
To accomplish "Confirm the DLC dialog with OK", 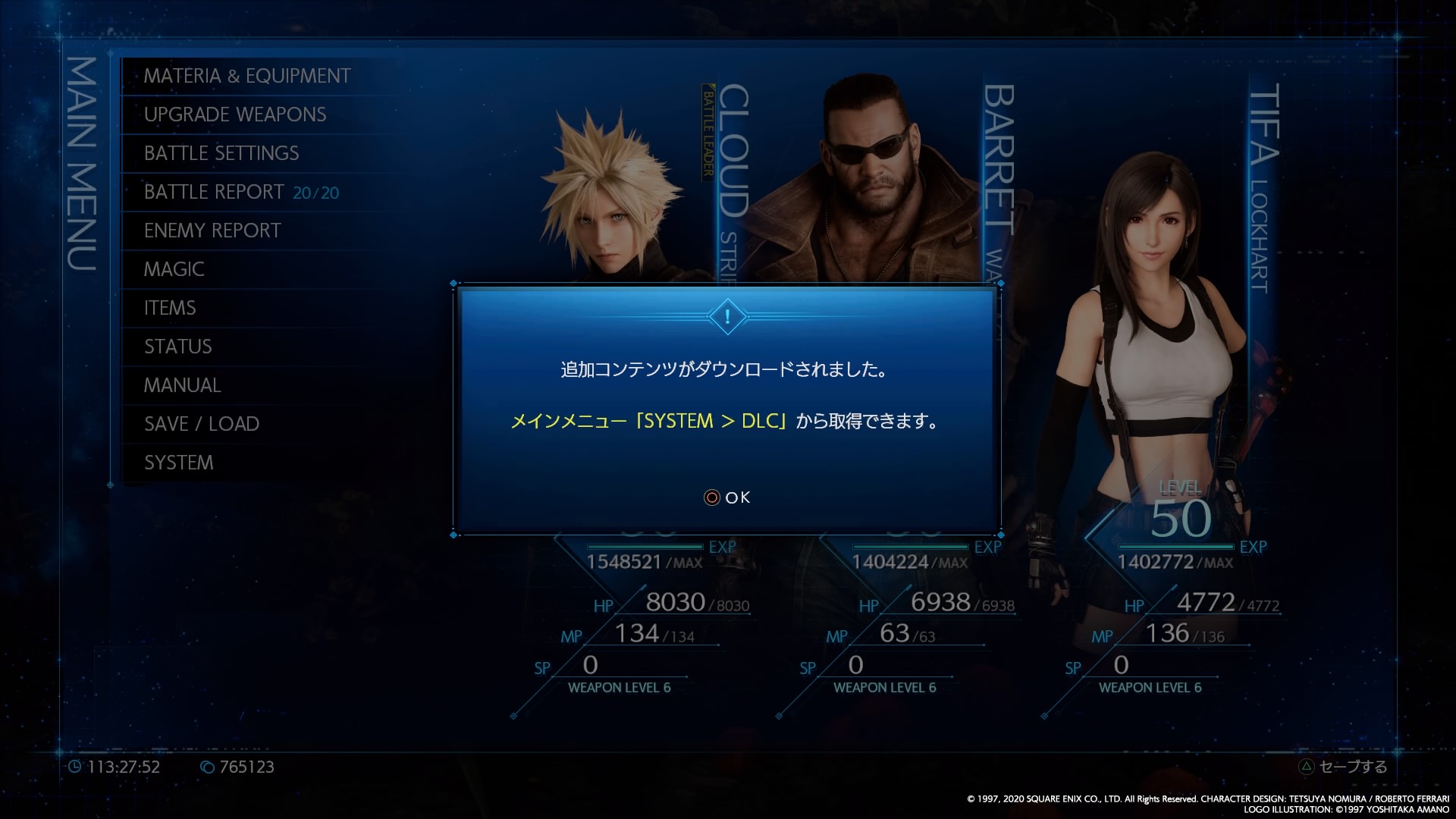I will pos(727,497).
